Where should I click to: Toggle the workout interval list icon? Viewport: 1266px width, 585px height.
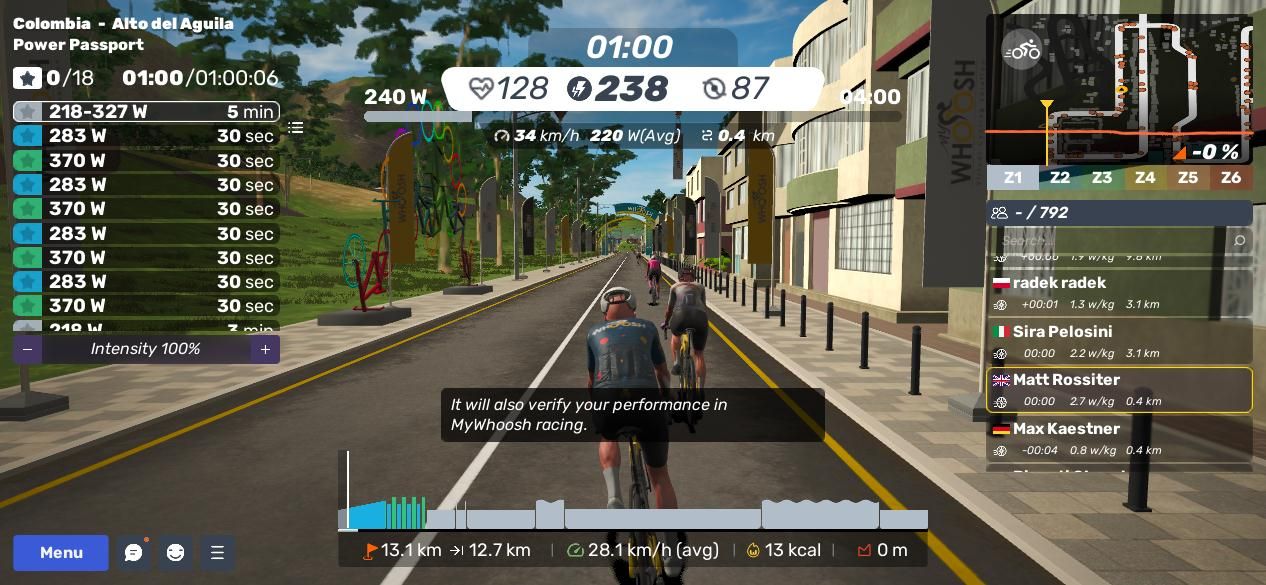(x=296, y=128)
